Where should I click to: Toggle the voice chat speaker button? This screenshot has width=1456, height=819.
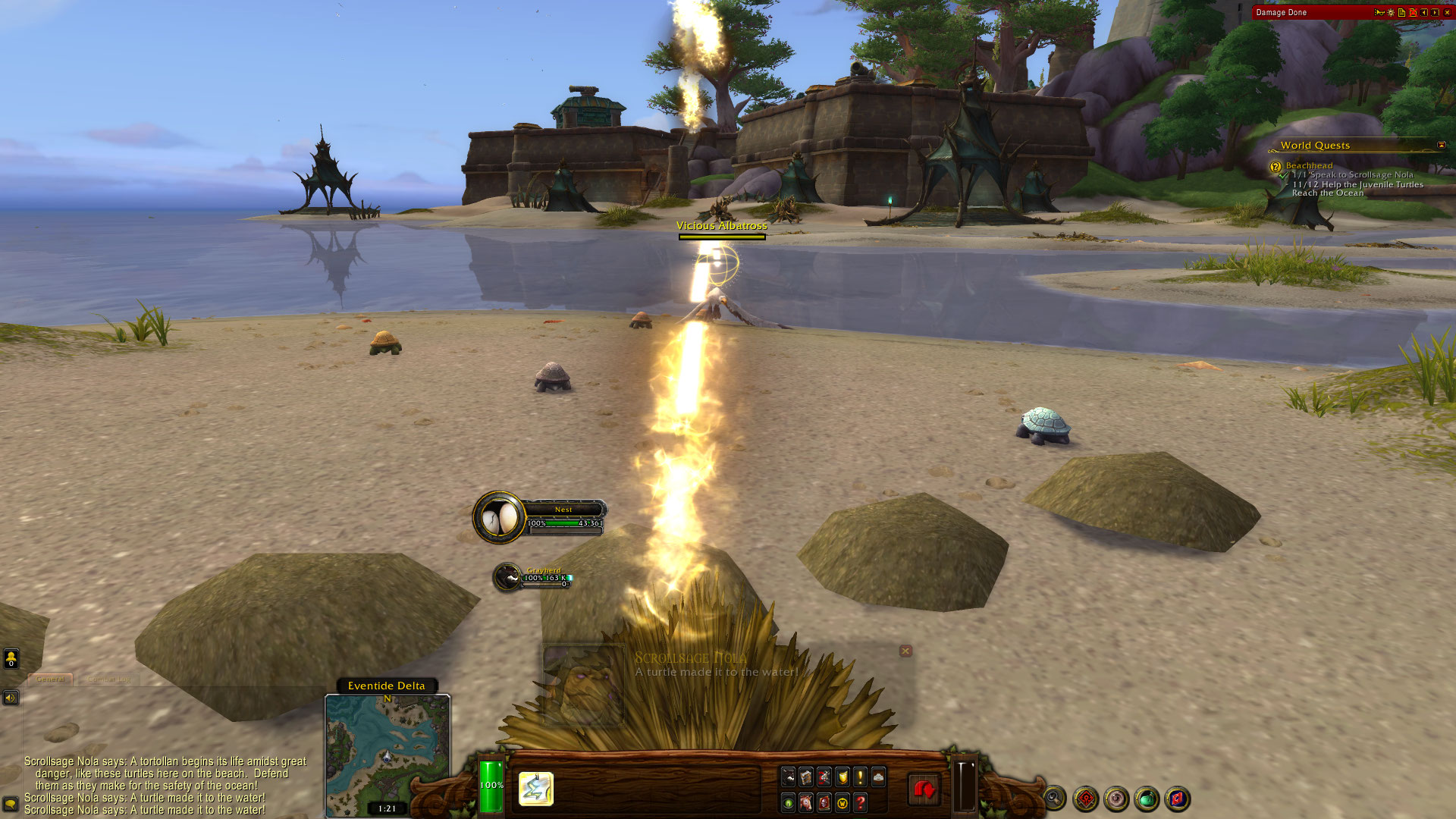11,698
